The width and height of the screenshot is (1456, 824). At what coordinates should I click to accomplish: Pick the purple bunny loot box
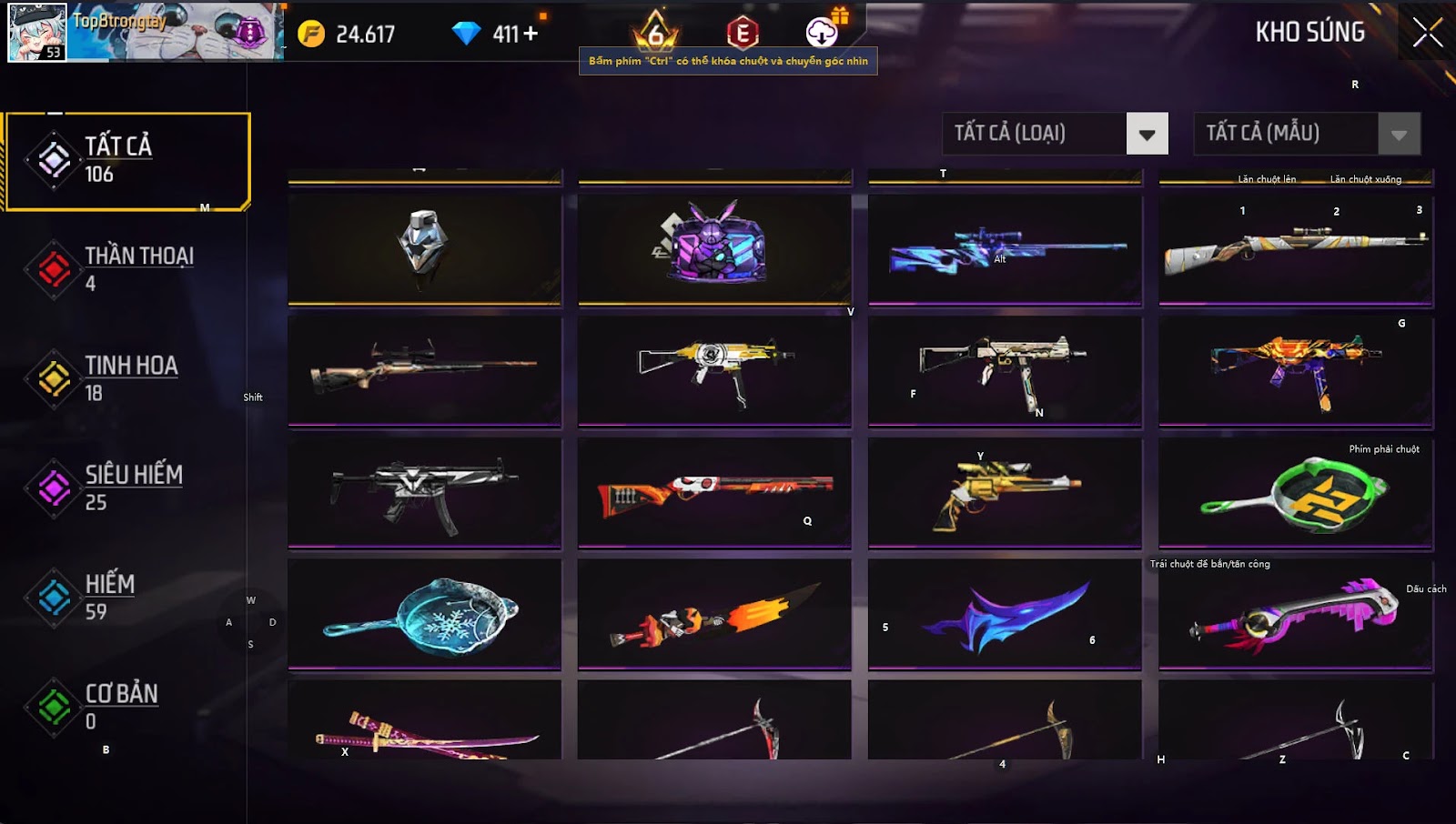click(714, 246)
